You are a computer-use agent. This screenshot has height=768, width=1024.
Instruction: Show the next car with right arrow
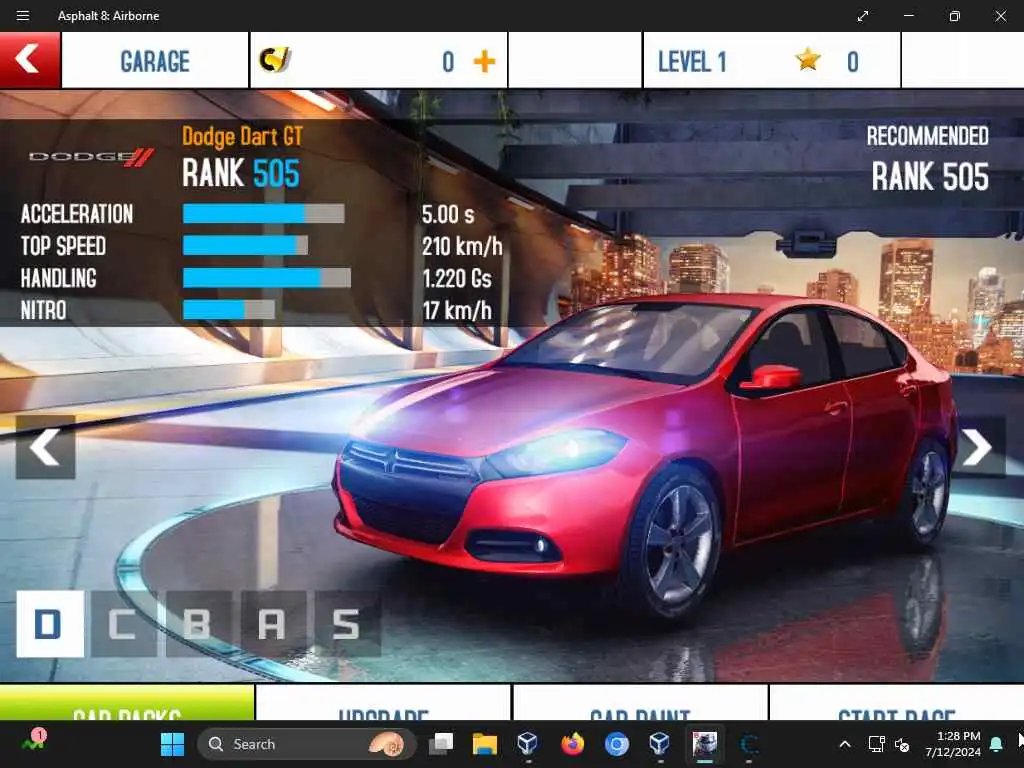(976, 447)
